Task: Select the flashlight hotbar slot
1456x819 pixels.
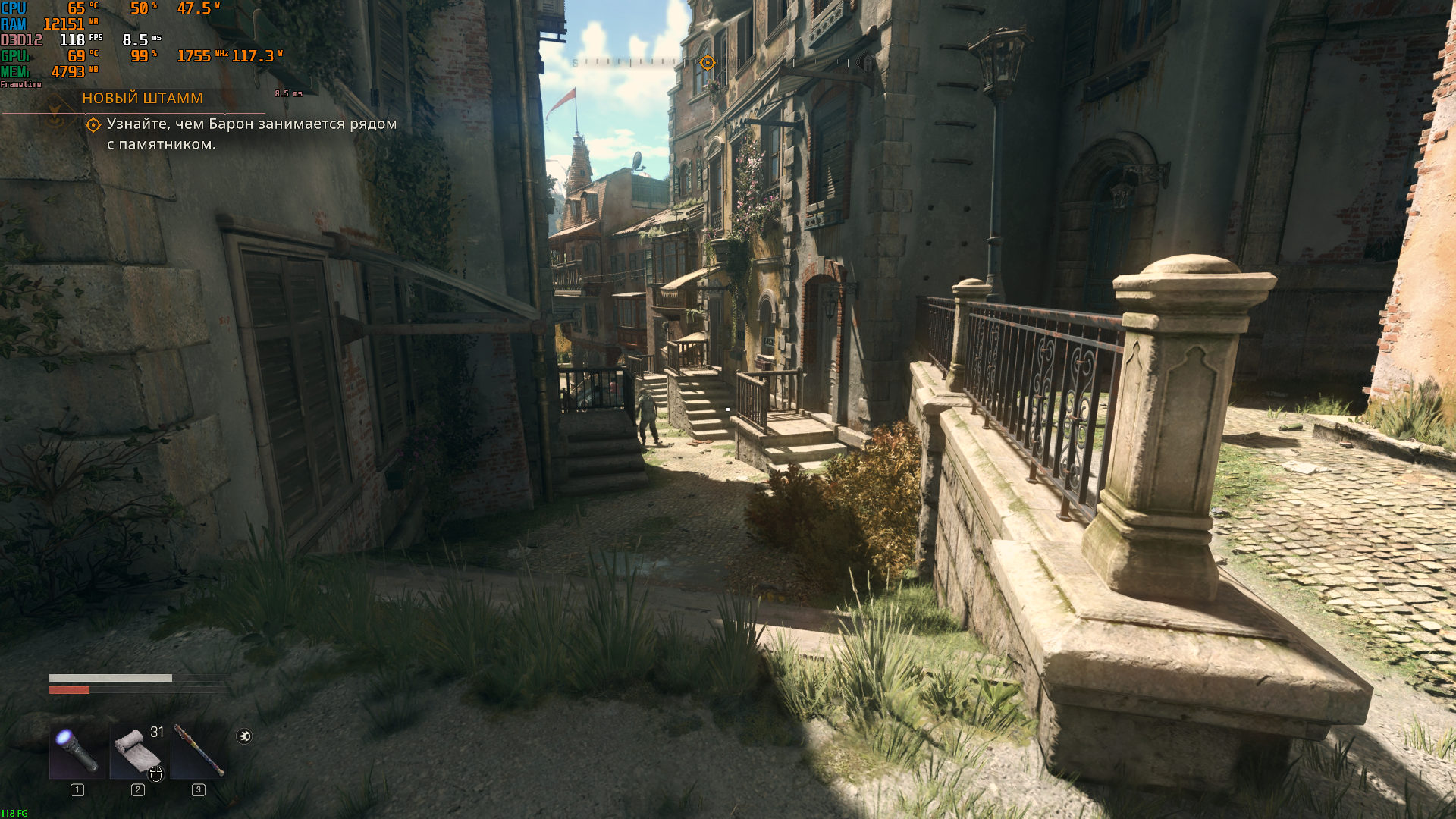Action: click(x=77, y=752)
